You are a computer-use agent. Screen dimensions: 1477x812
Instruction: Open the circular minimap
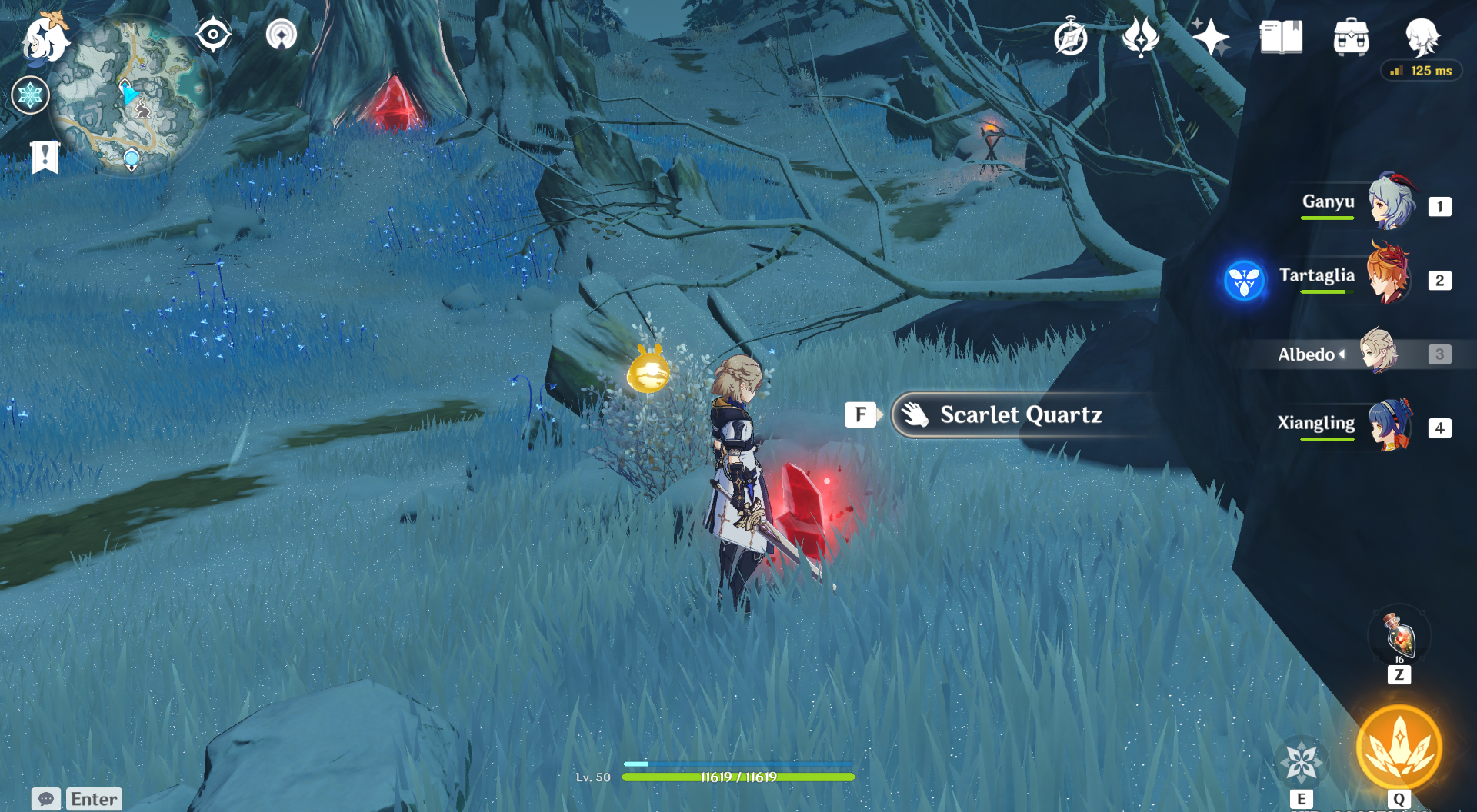click(x=132, y=95)
